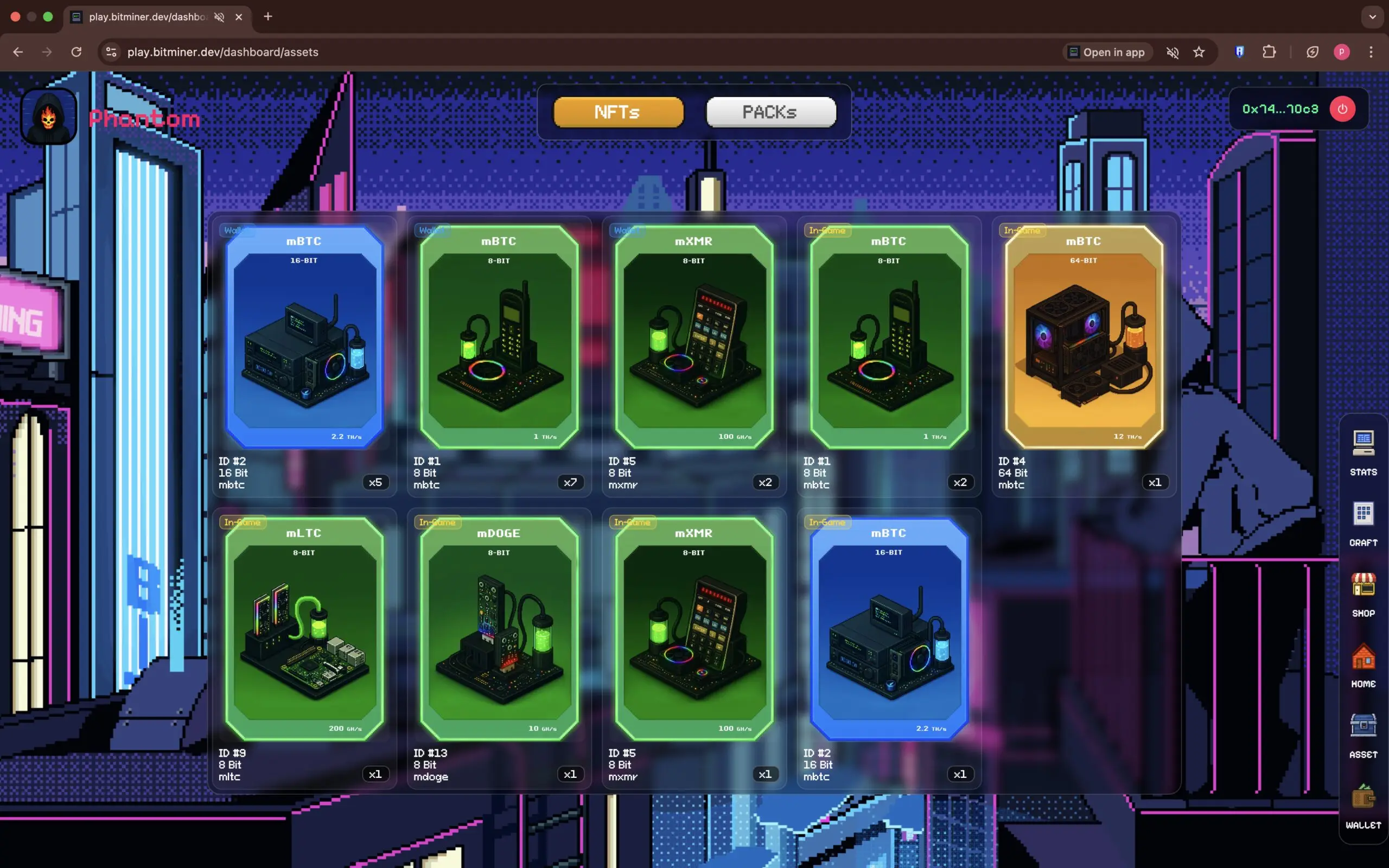Click the 0x74...70c3 wallet address
Viewport: 1389px width, 868px height.
pyautogui.click(x=1280, y=108)
